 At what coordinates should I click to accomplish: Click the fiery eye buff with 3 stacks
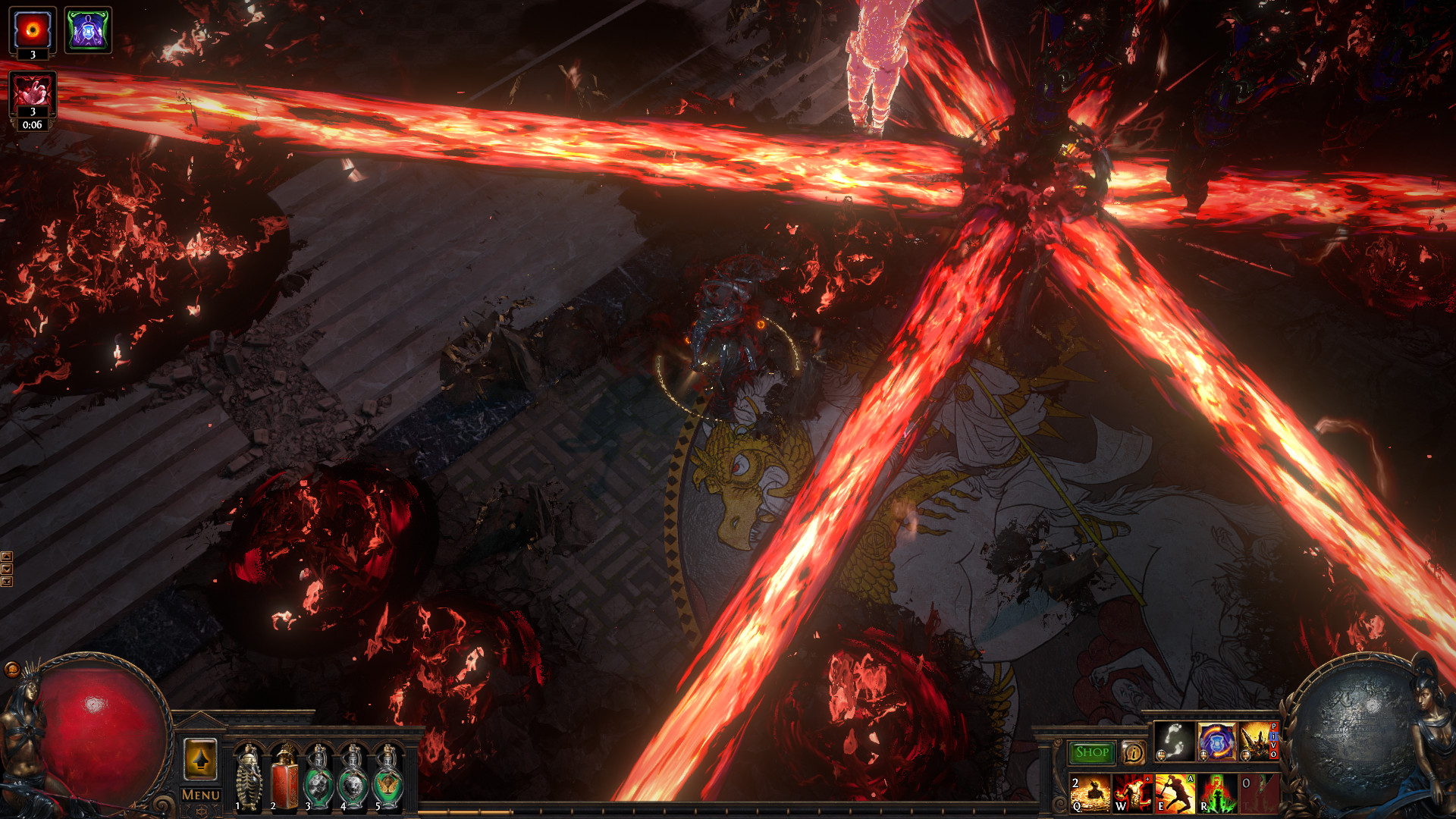tap(32, 30)
